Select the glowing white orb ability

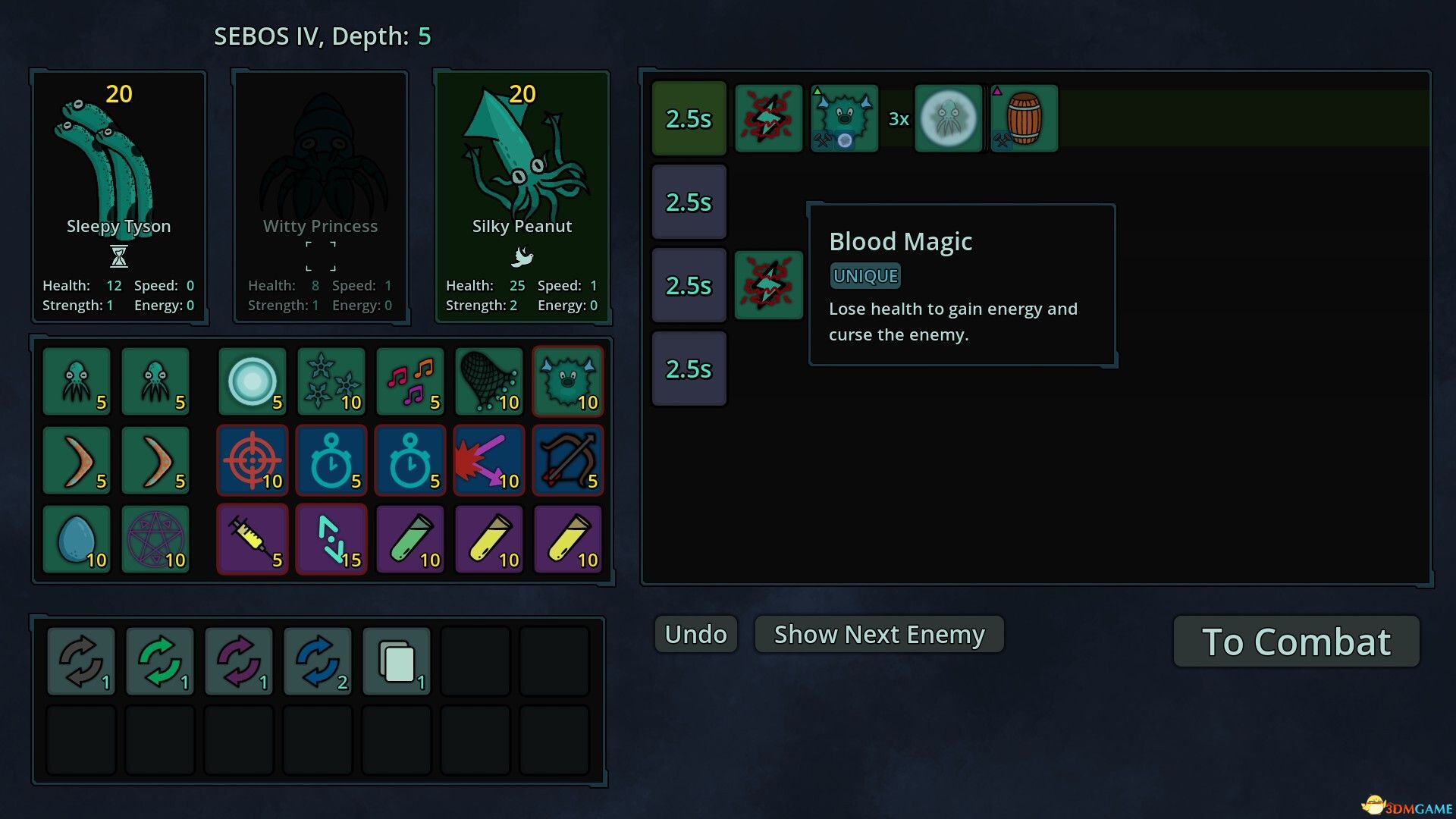click(253, 381)
